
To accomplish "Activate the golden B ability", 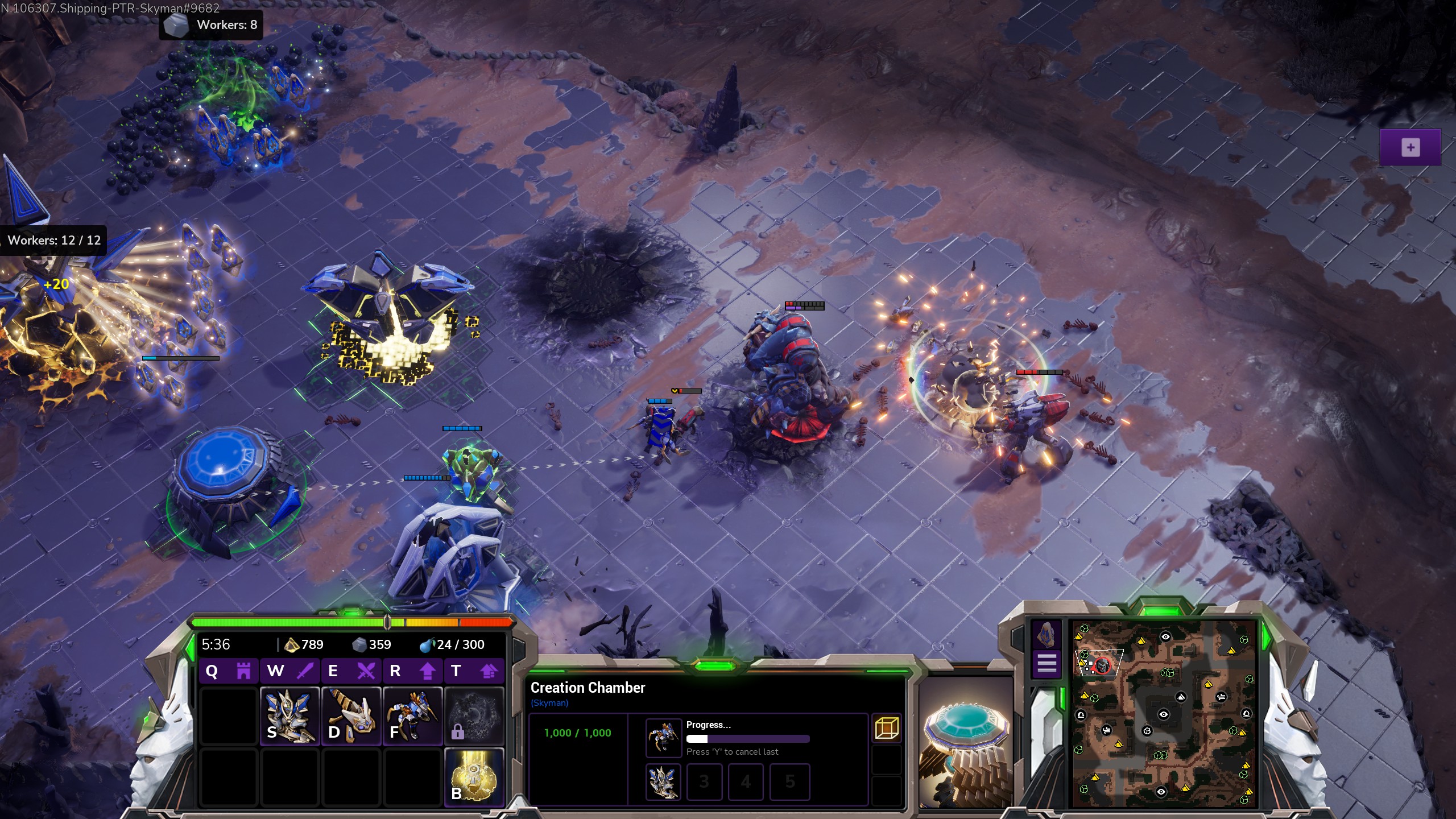I will (474, 777).
